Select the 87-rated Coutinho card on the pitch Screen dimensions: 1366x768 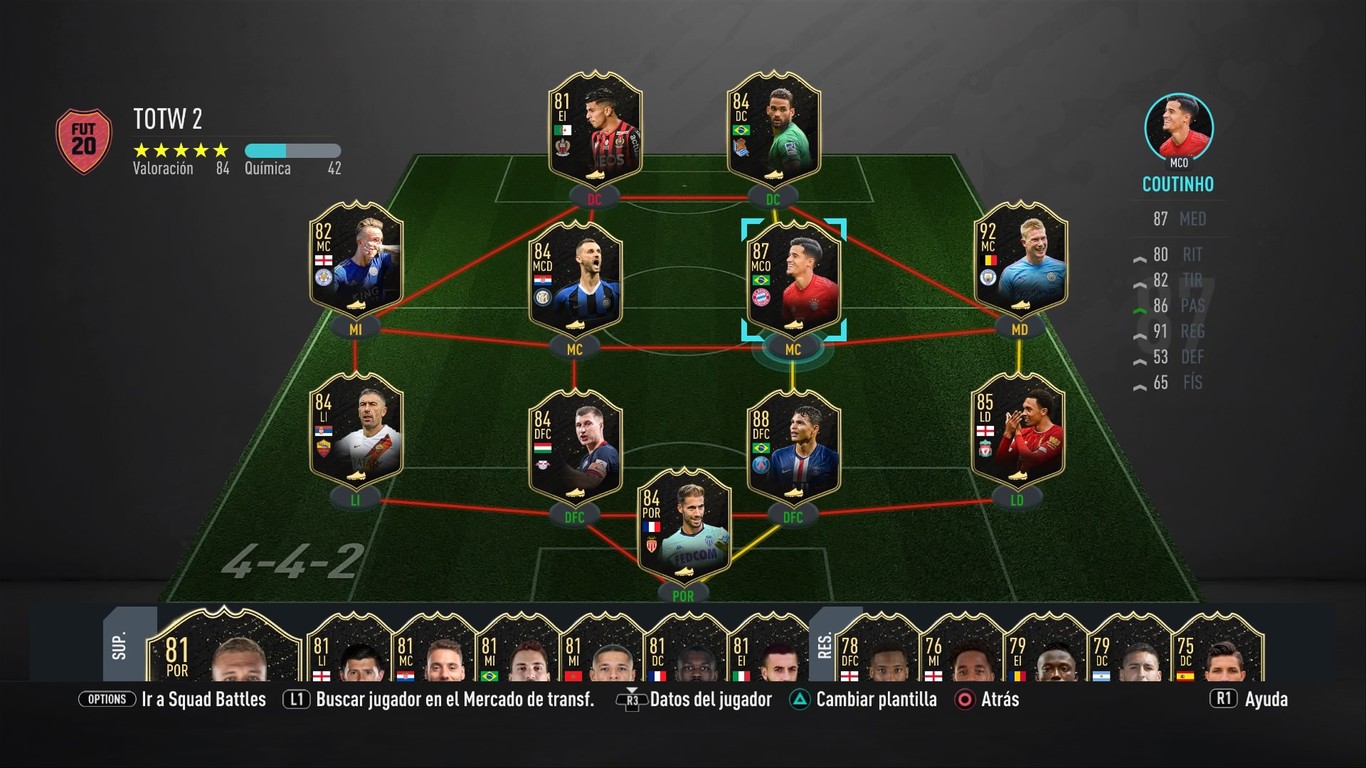[795, 275]
